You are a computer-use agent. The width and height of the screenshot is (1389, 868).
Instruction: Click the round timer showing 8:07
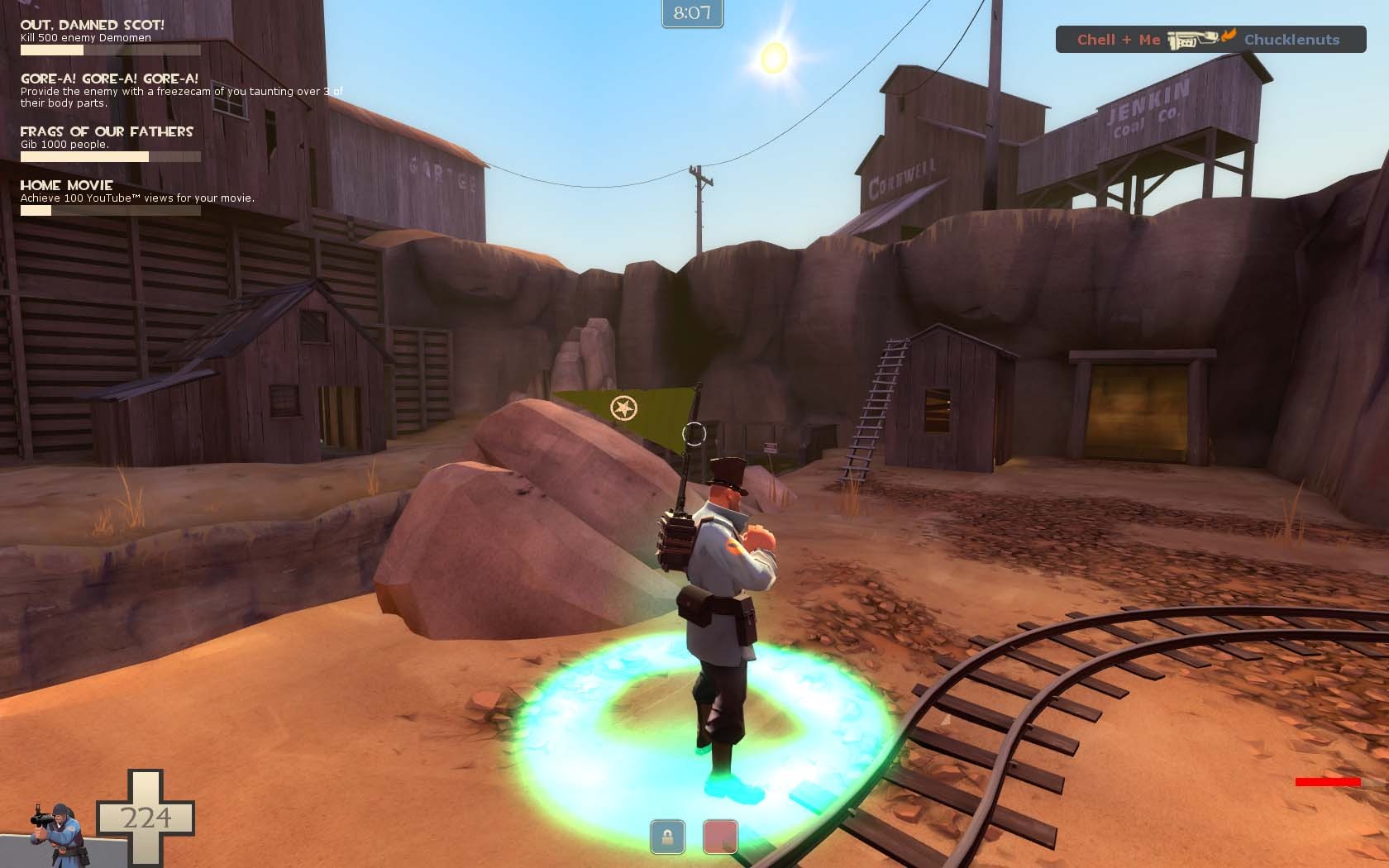(693, 12)
